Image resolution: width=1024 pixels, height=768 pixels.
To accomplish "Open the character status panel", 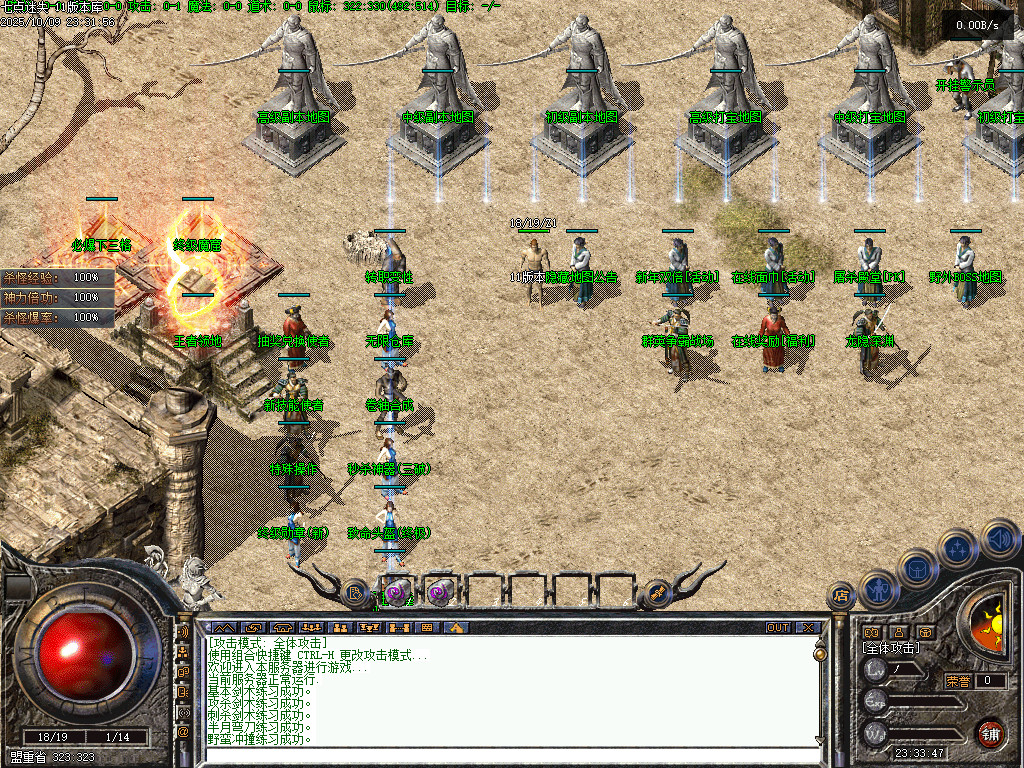I will (x=877, y=588).
